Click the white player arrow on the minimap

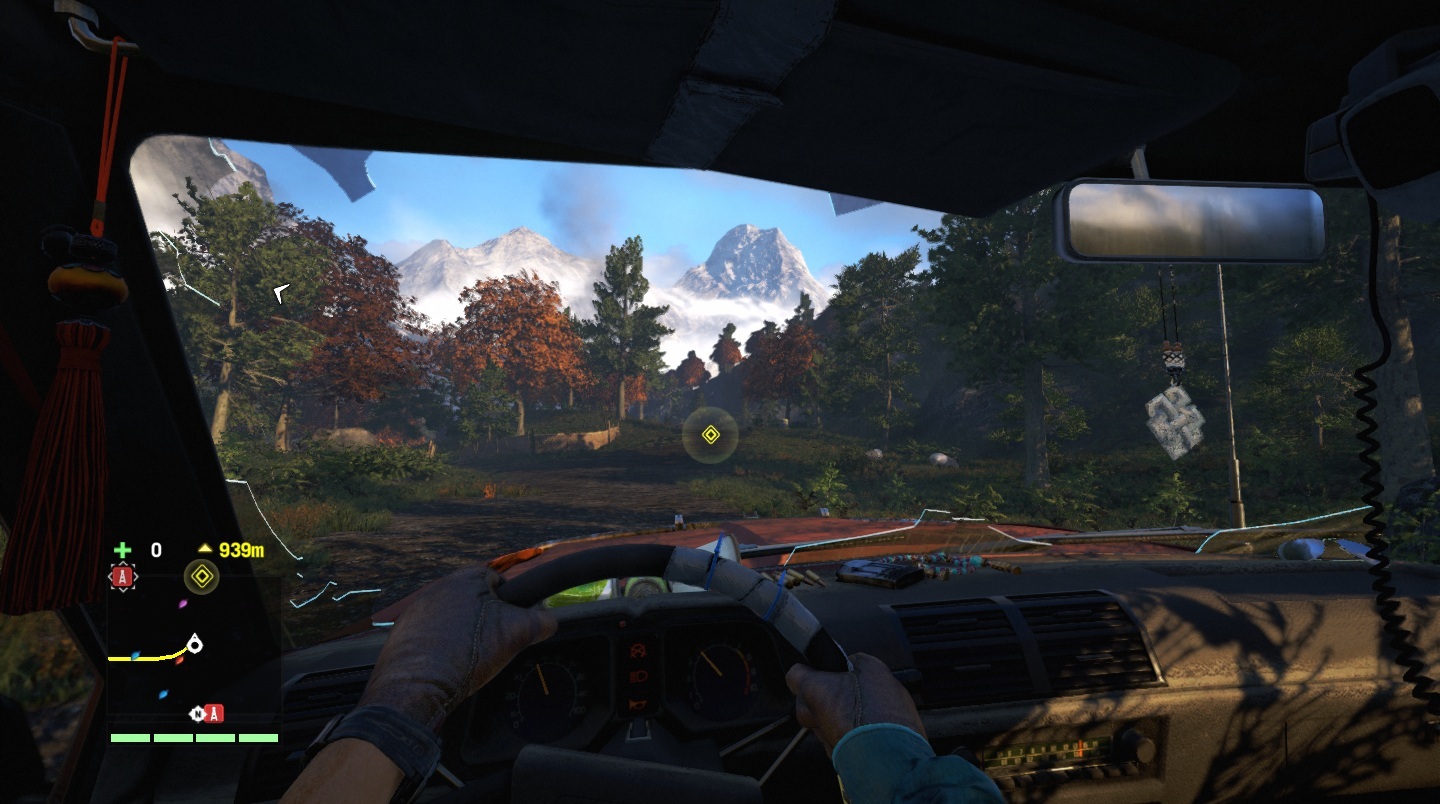[x=194, y=644]
